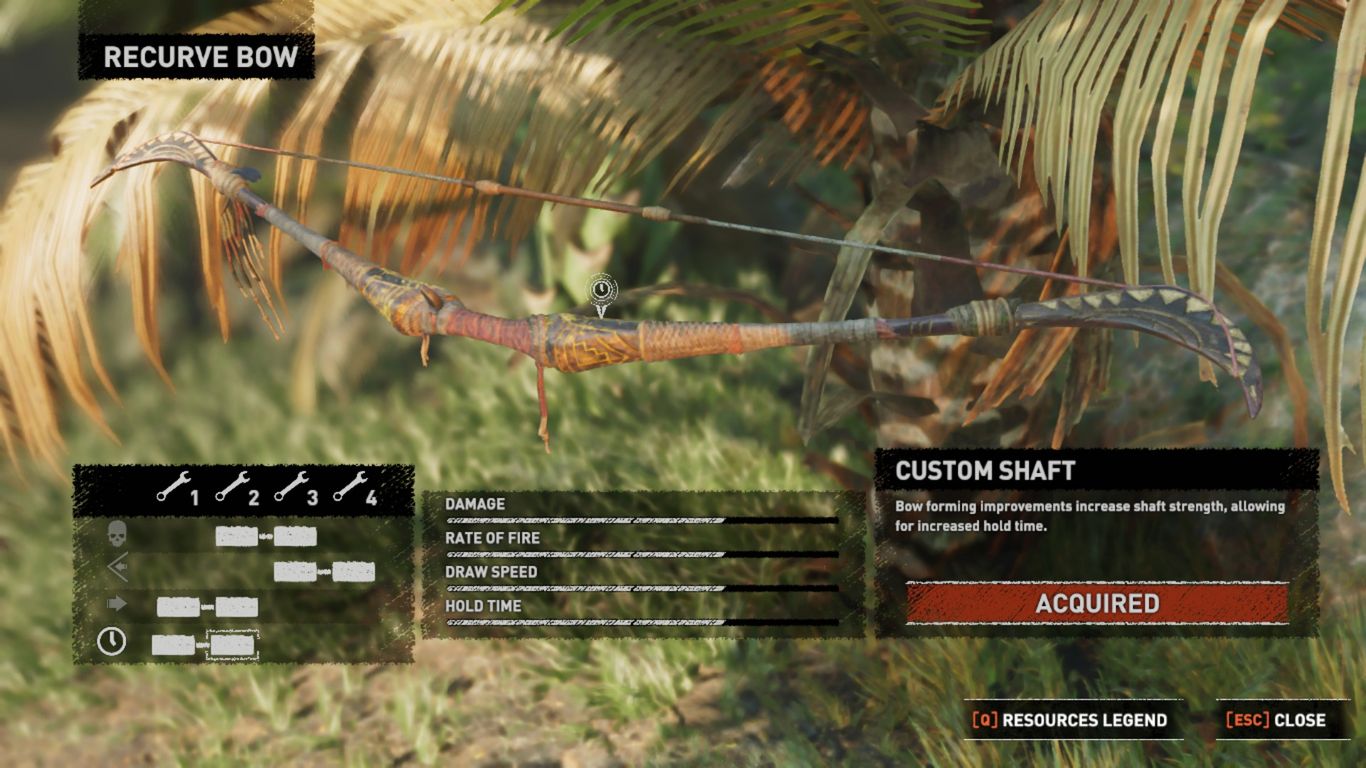Select the level 2 damage upgrade node
Image resolution: width=1366 pixels, height=768 pixels.
[x=236, y=537]
